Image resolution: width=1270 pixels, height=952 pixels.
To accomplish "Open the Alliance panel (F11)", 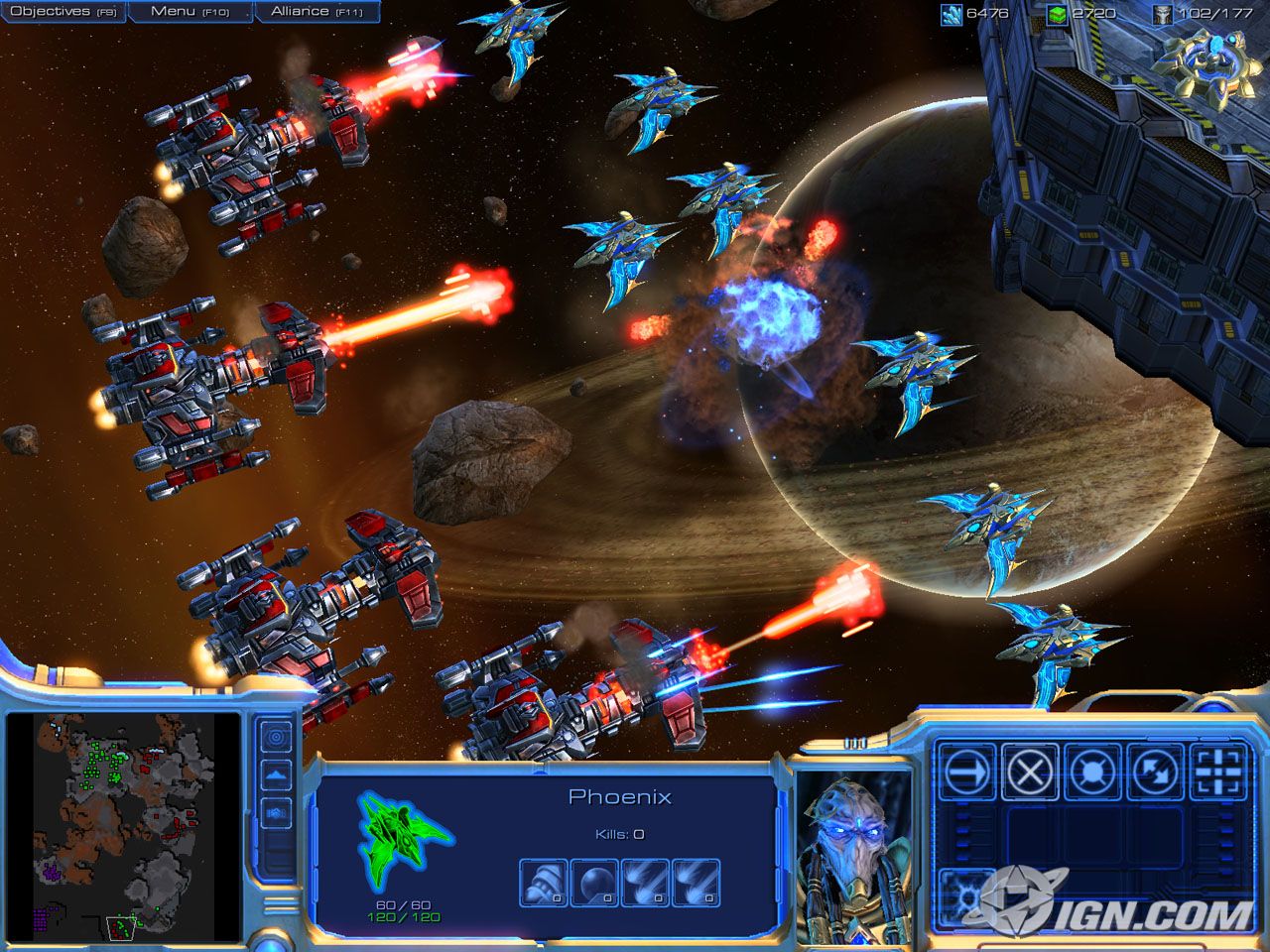I will 316,10.
